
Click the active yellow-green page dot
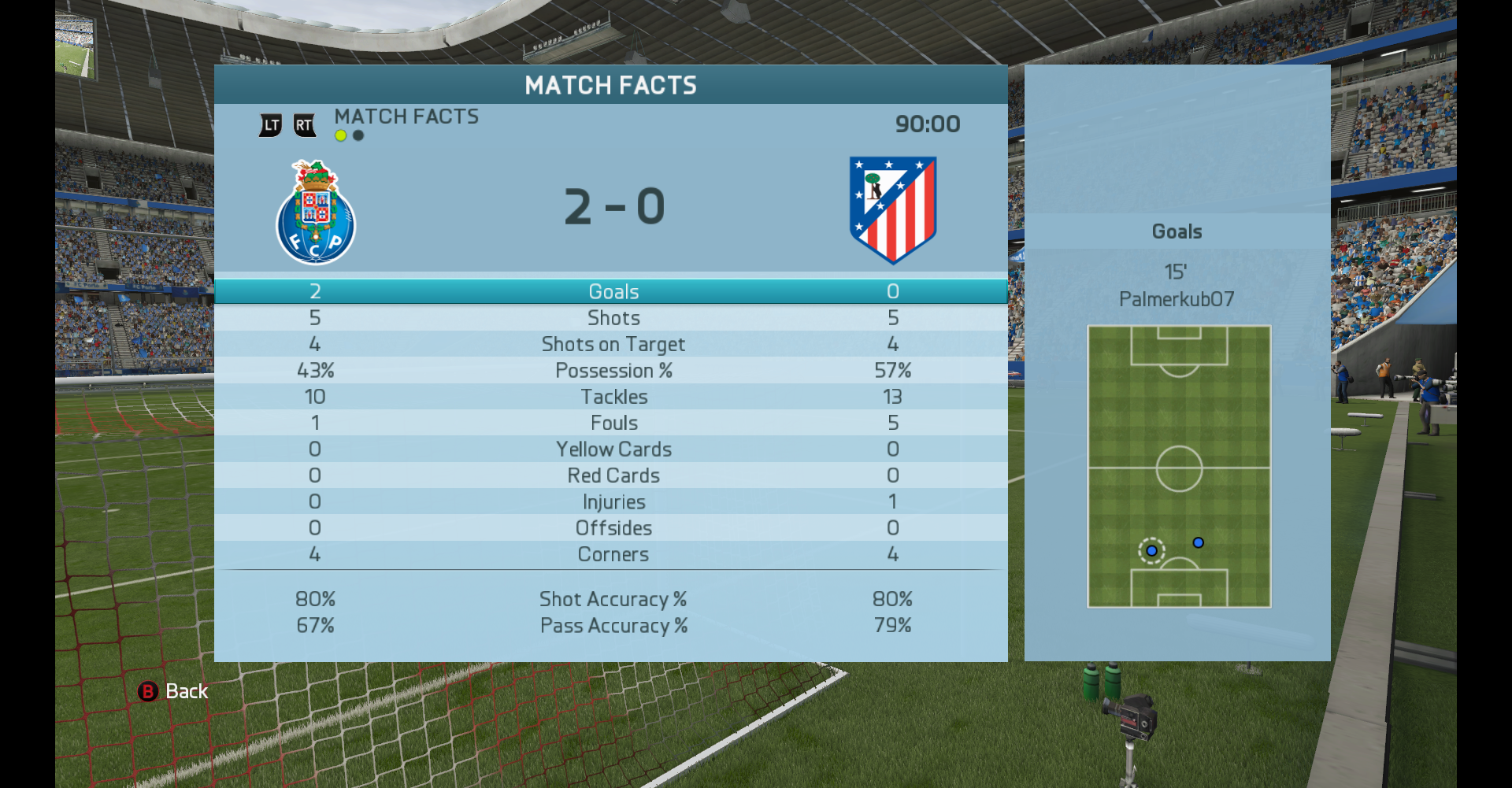341,135
